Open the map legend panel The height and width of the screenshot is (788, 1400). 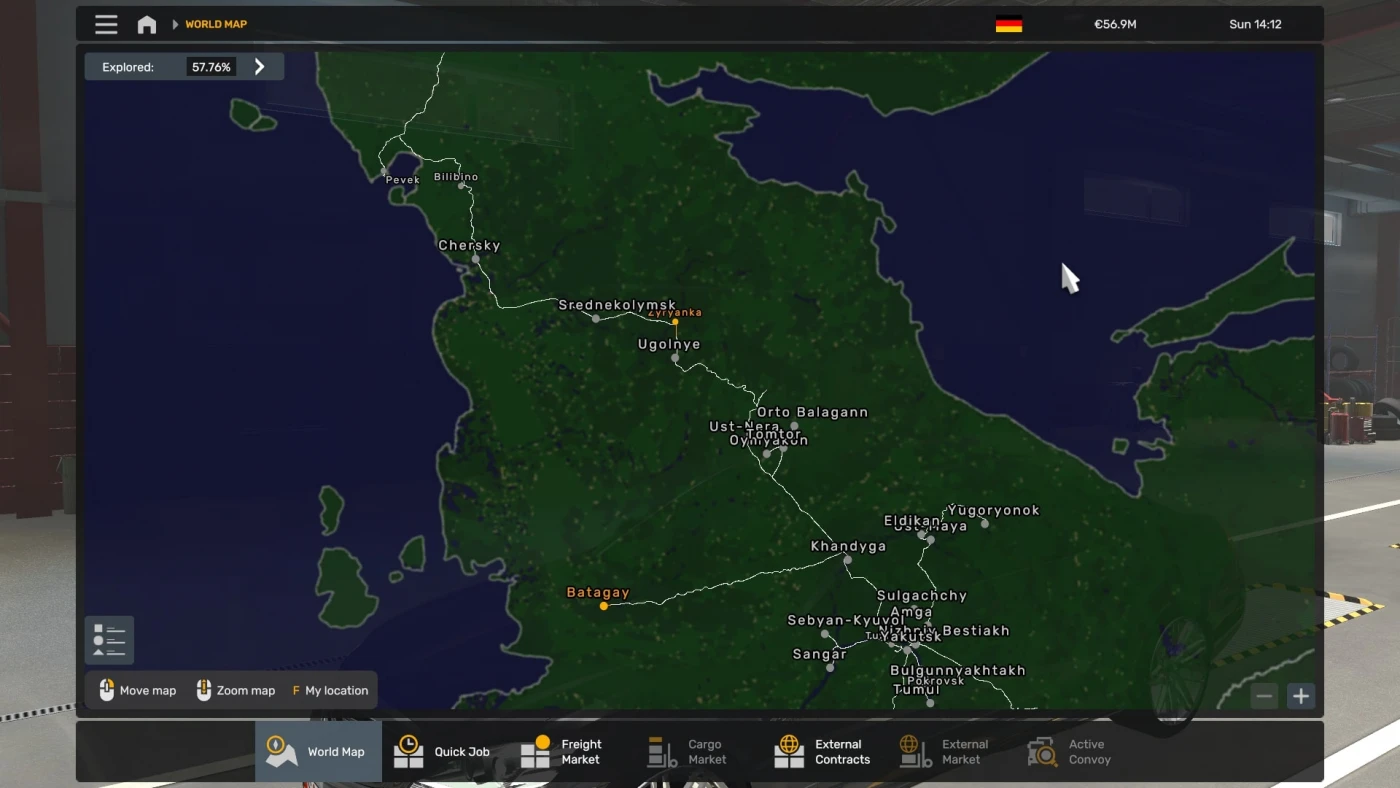pyautogui.click(x=108, y=638)
